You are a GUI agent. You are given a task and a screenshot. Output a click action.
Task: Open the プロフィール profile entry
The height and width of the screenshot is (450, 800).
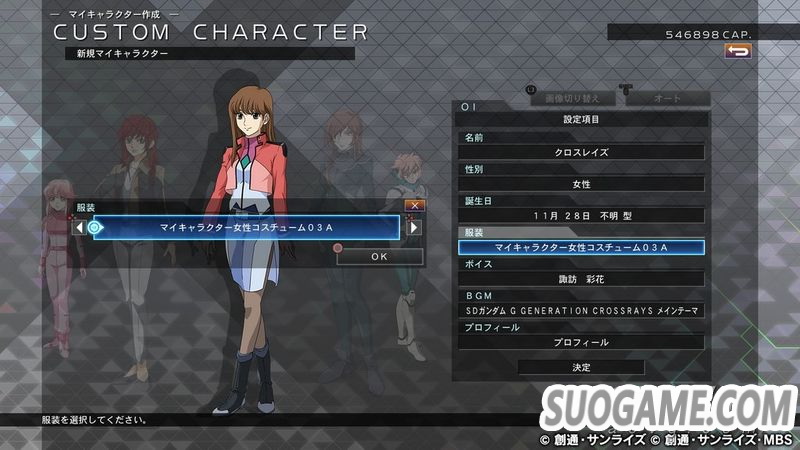pyautogui.click(x=581, y=342)
